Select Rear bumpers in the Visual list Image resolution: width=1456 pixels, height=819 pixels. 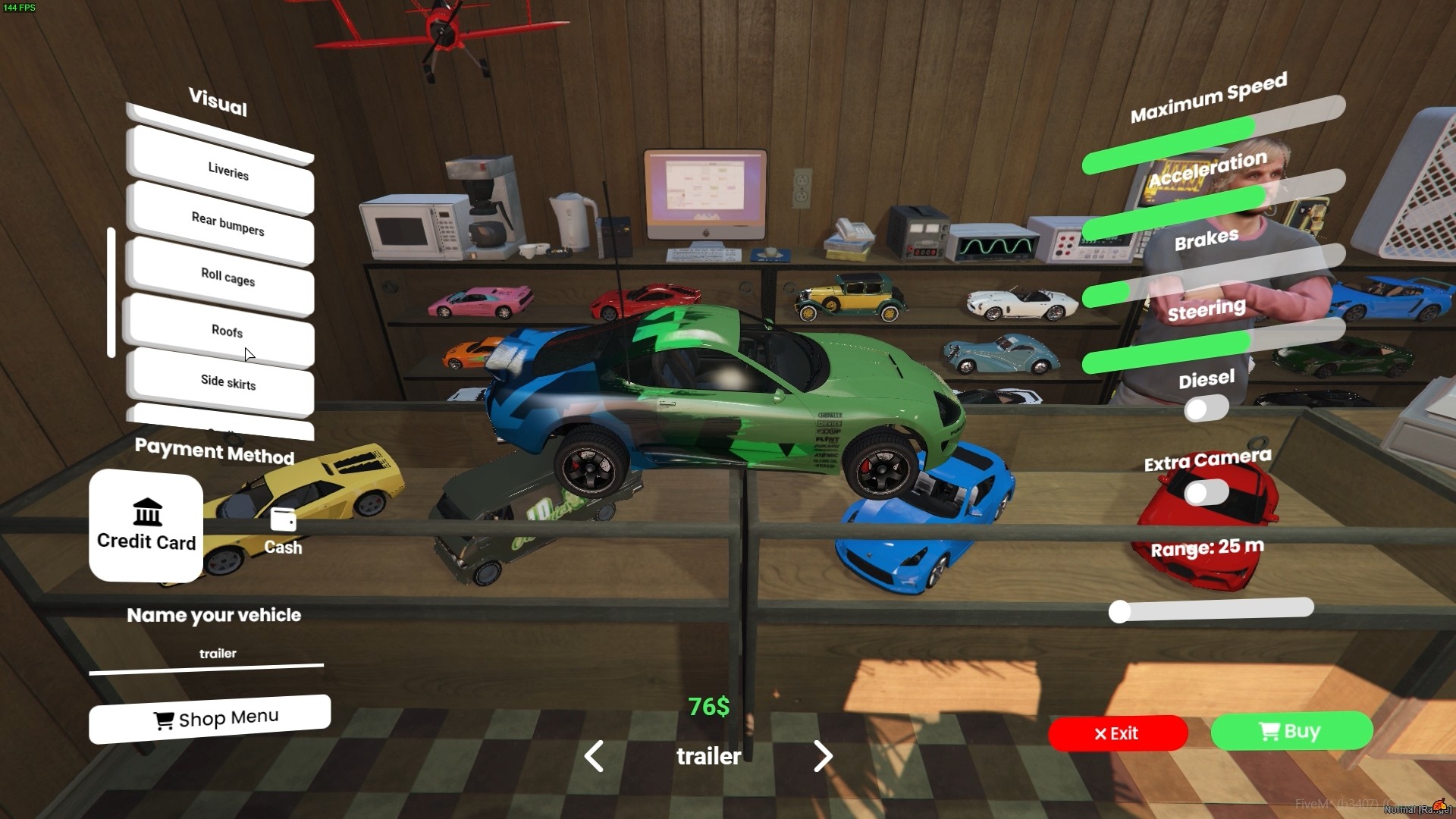coord(227,224)
